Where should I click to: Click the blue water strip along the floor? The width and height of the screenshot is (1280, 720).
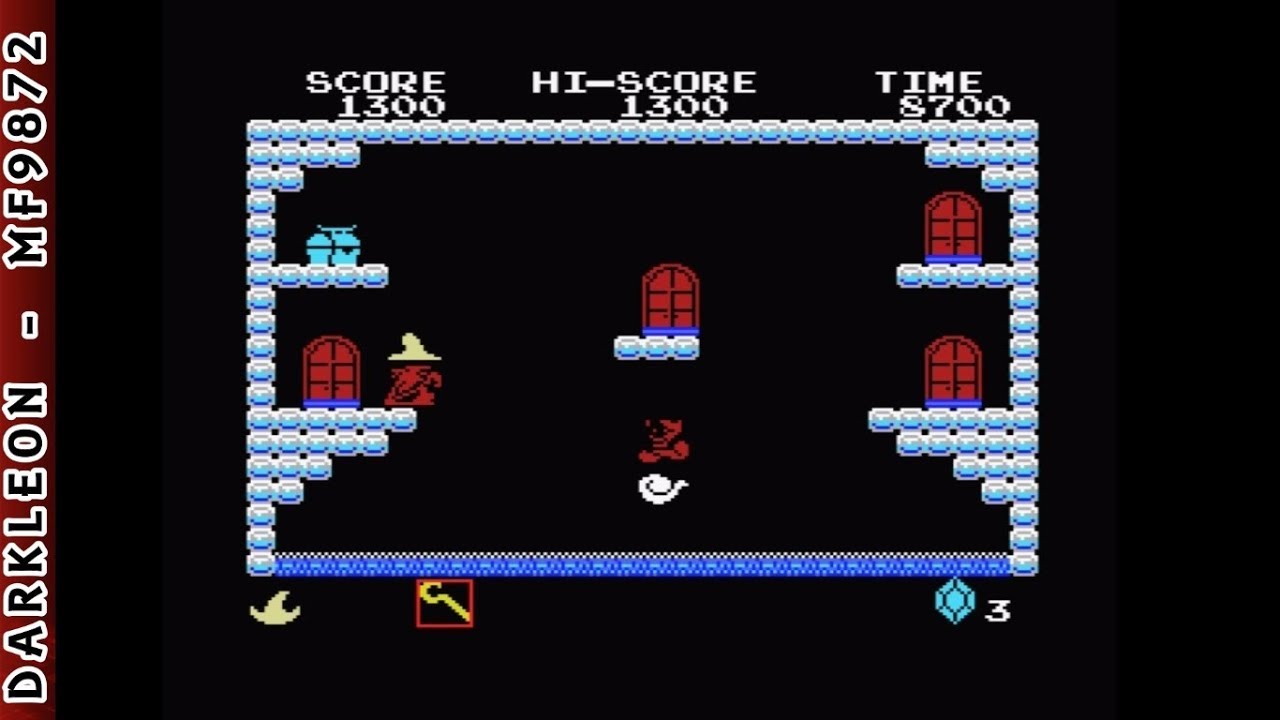(x=640, y=564)
